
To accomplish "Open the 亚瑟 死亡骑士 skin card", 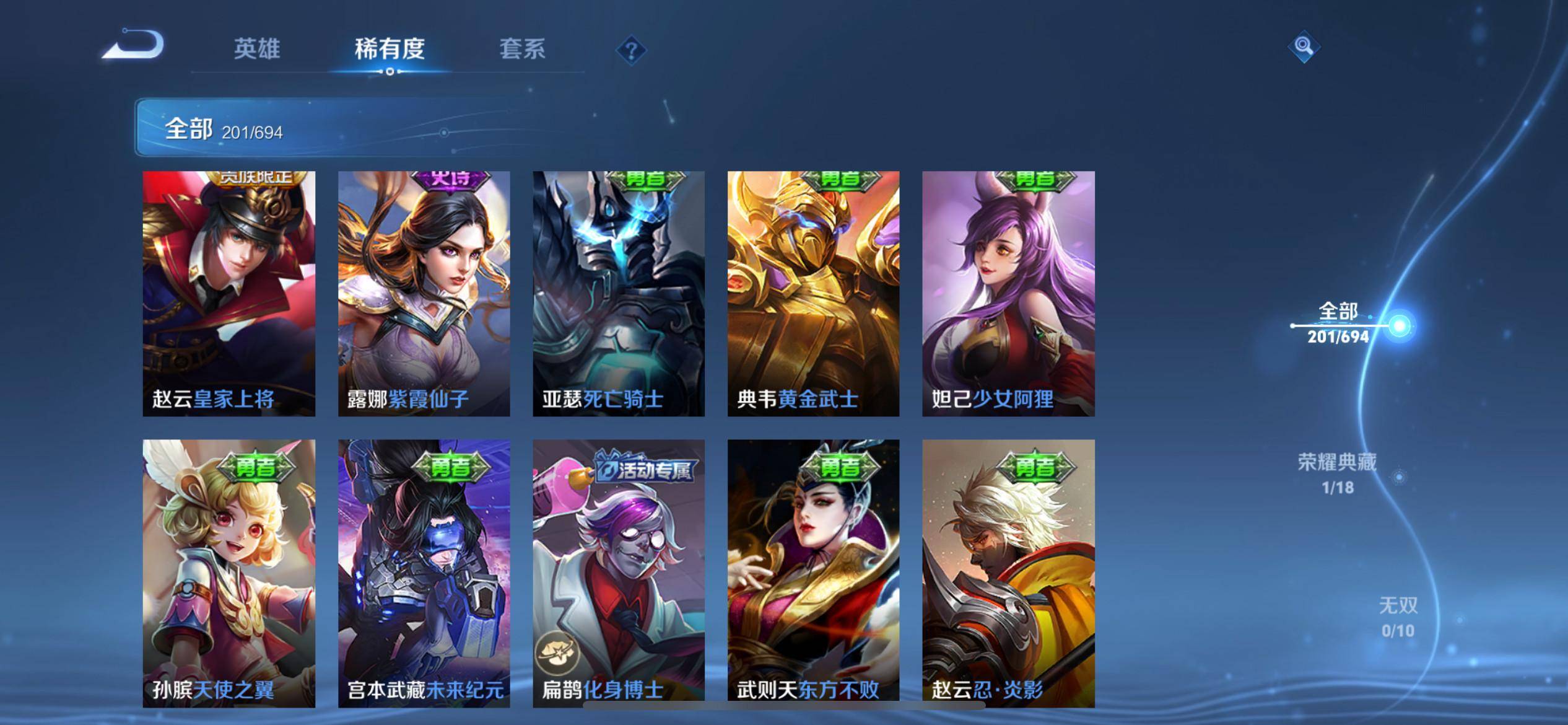I will click(619, 294).
